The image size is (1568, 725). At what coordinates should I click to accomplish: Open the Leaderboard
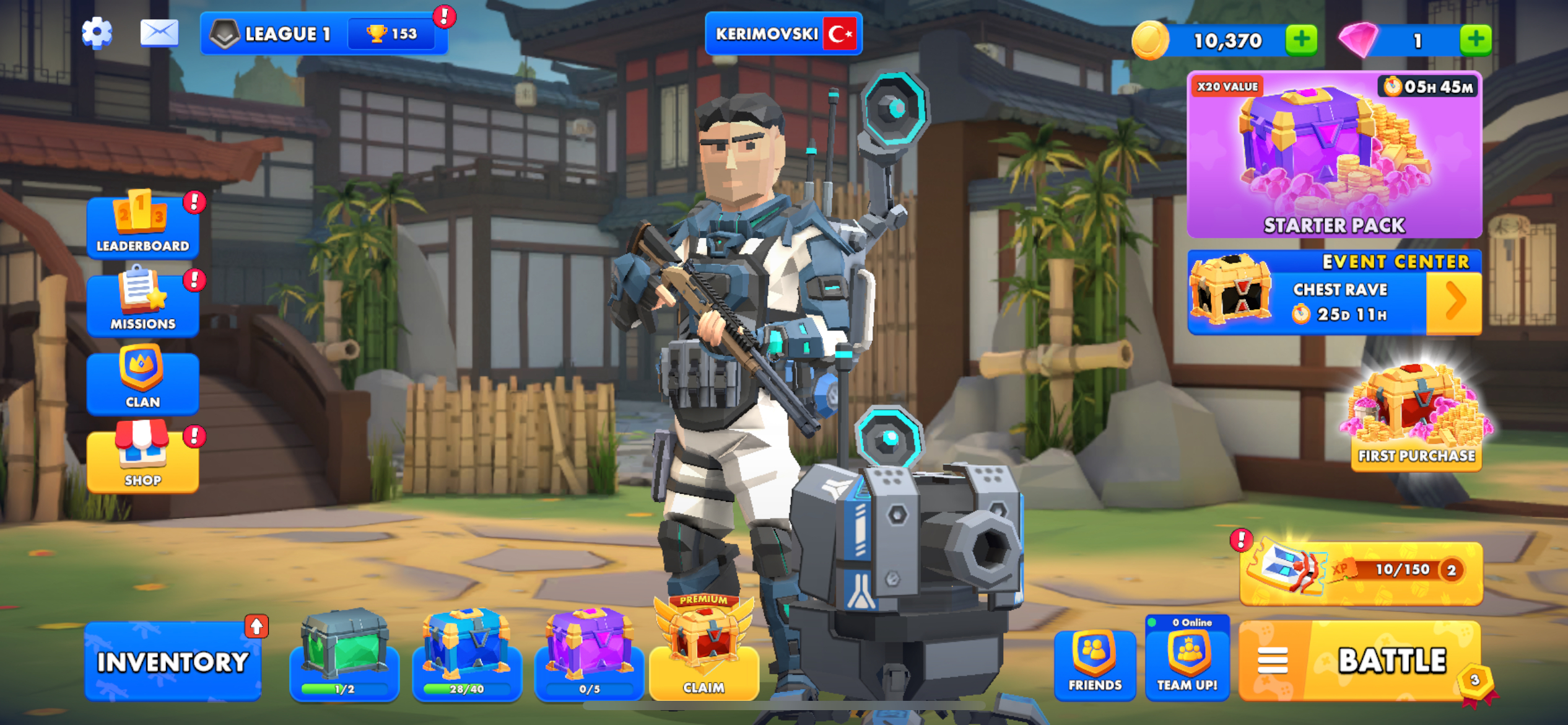point(142,226)
